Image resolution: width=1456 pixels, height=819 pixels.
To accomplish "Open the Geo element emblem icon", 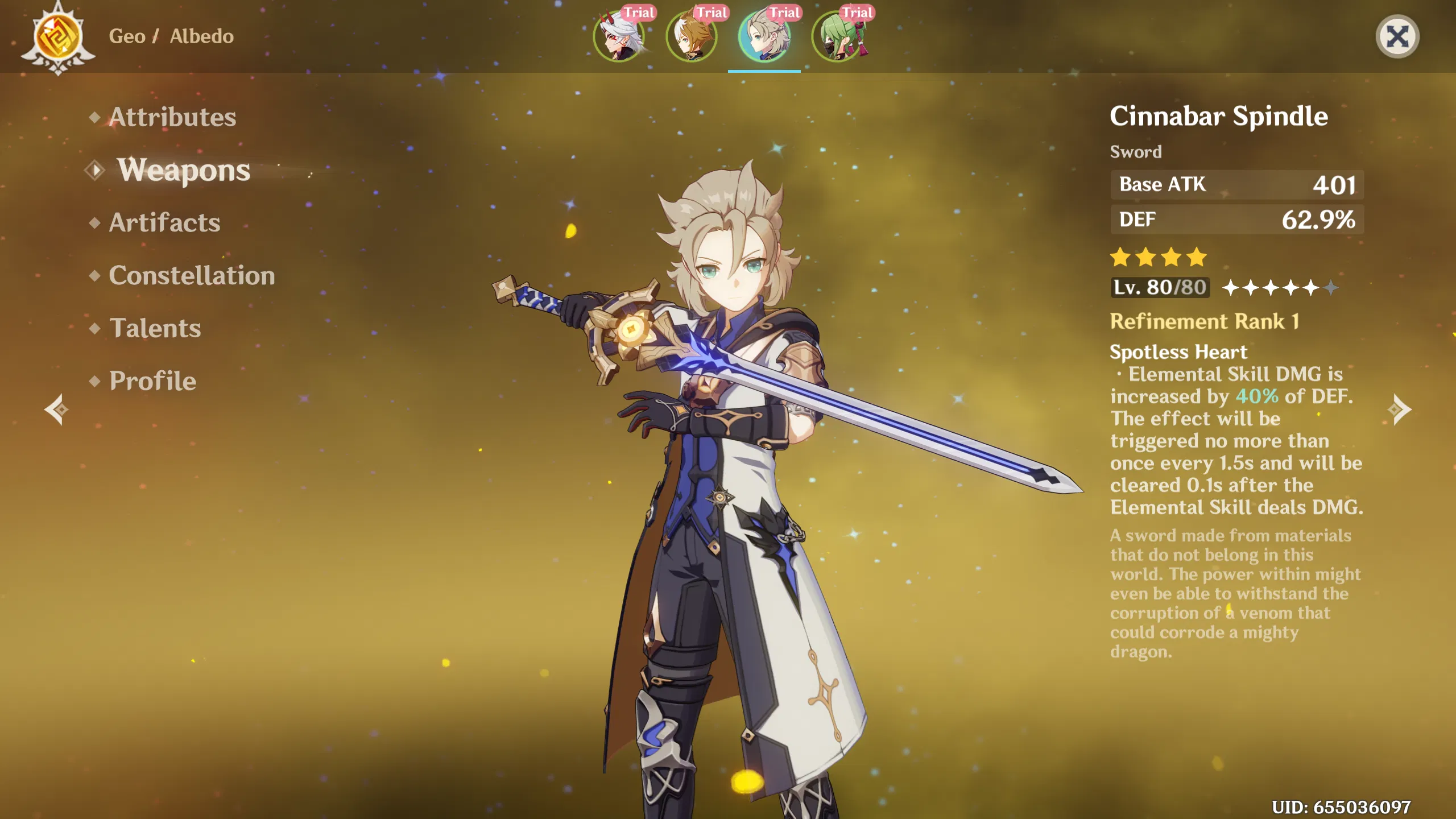I will click(x=57, y=37).
